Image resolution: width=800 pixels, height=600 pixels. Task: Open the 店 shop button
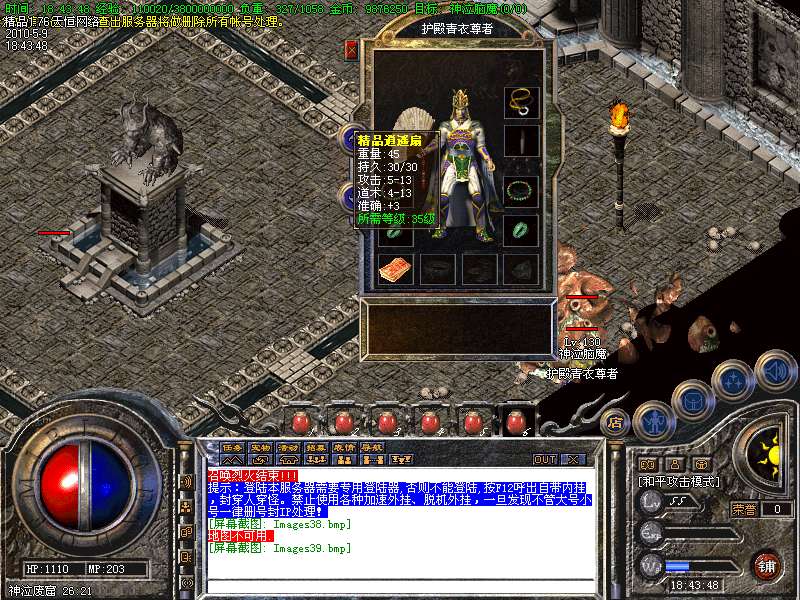pyautogui.click(x=617, y=422)
